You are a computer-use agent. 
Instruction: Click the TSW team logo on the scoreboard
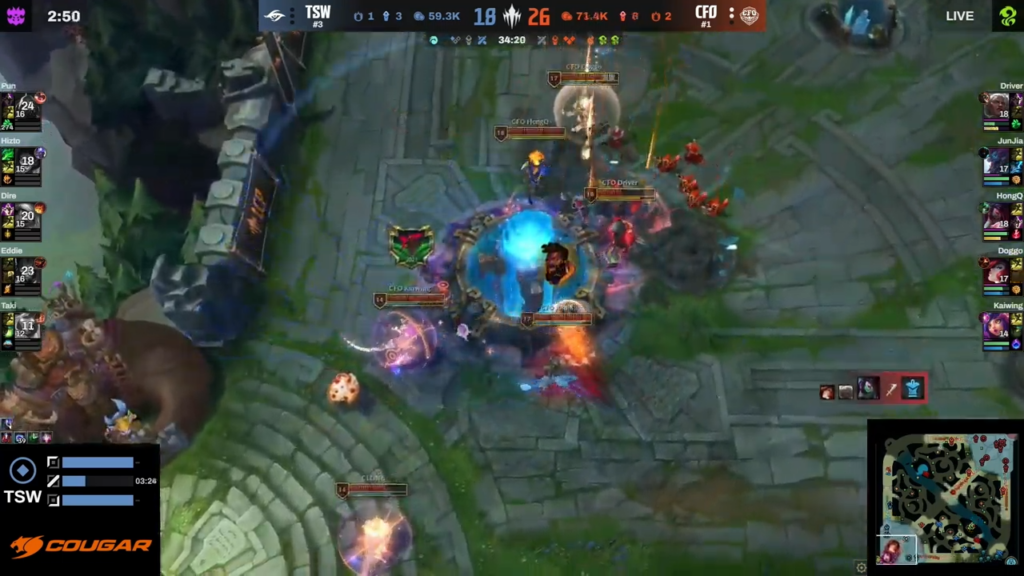click(274, 15)
